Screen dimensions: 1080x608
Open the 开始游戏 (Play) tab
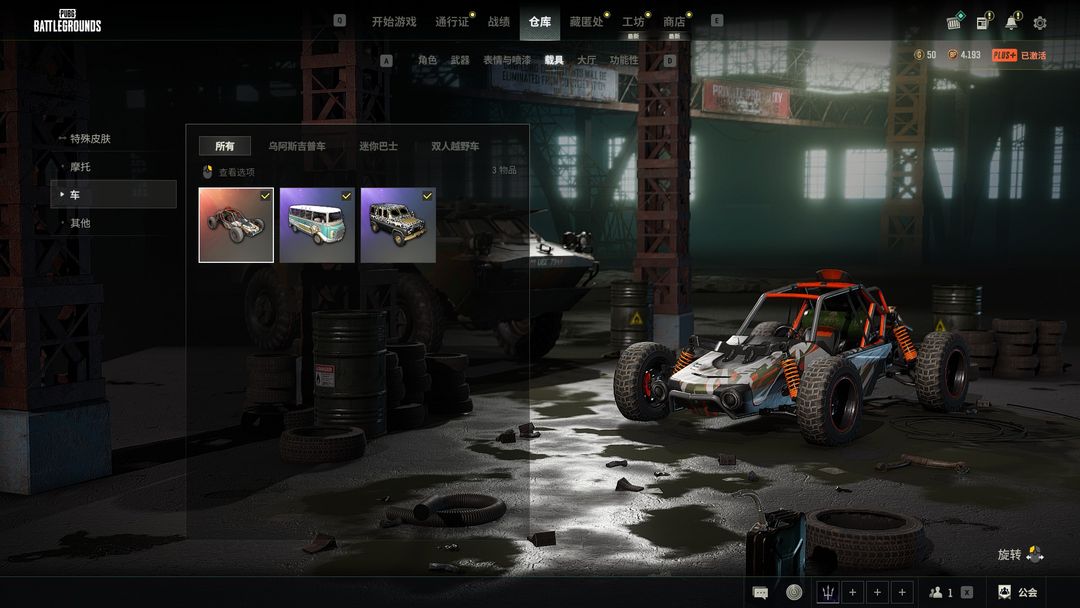(x=394, y=22)
